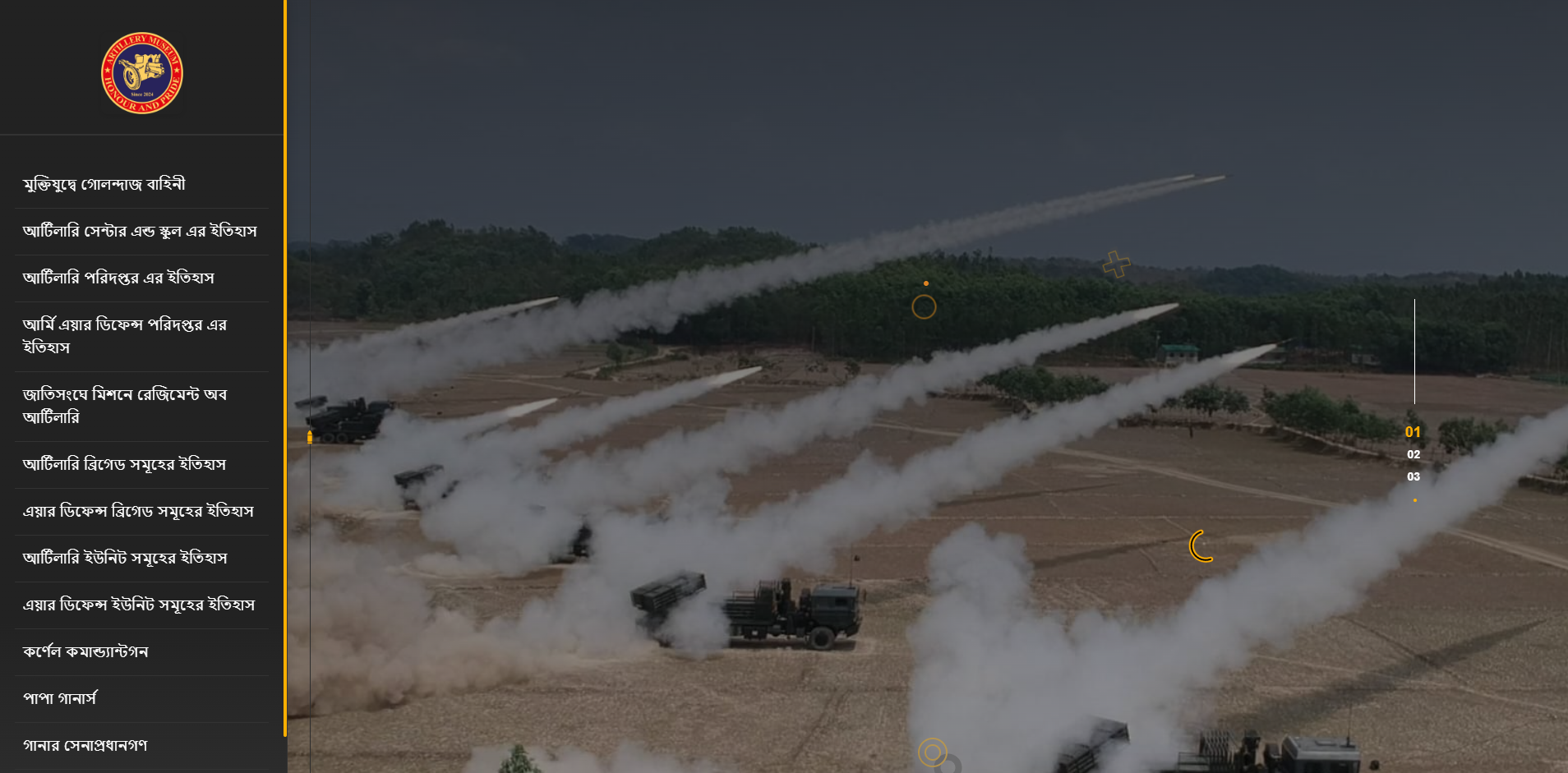Click আর্টিলারি ইউনিট সমূহের ইতিহাস link

pyautogui.click(x=126, y=558)
